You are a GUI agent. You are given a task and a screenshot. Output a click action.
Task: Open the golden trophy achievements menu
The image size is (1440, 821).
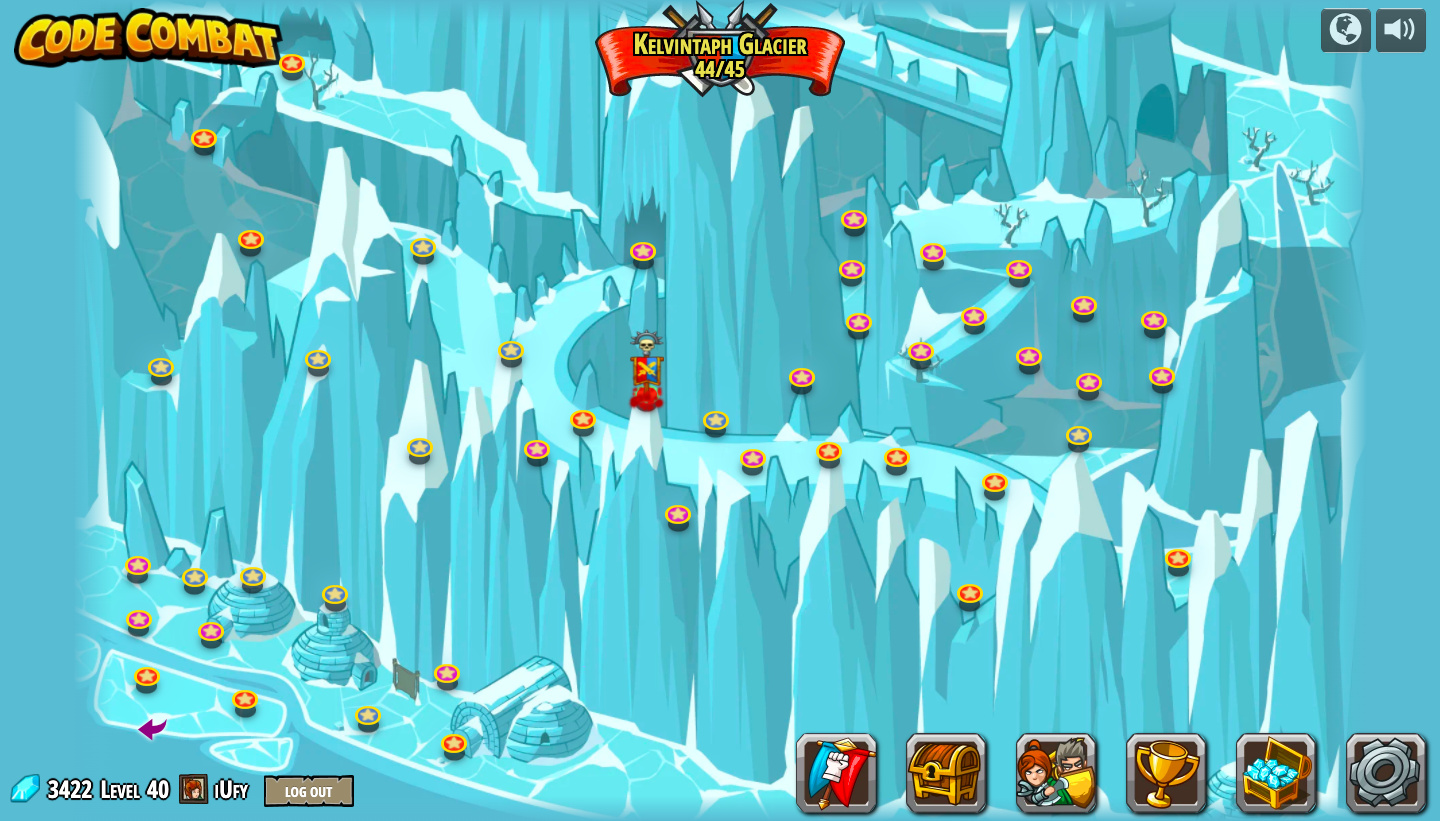pos(1166,773)
